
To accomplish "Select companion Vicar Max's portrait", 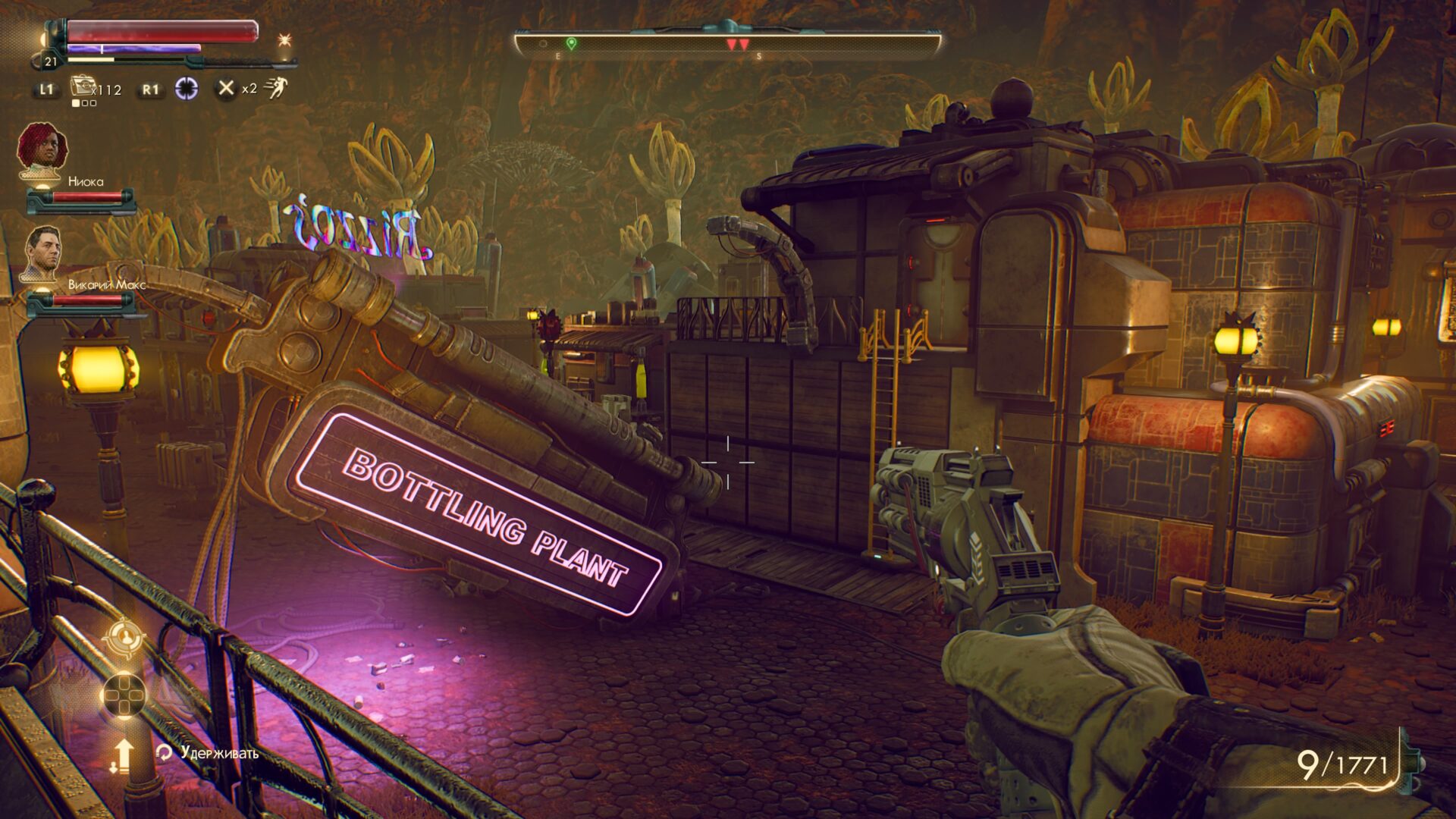I will pyautogui.click(x=42, y=252).
